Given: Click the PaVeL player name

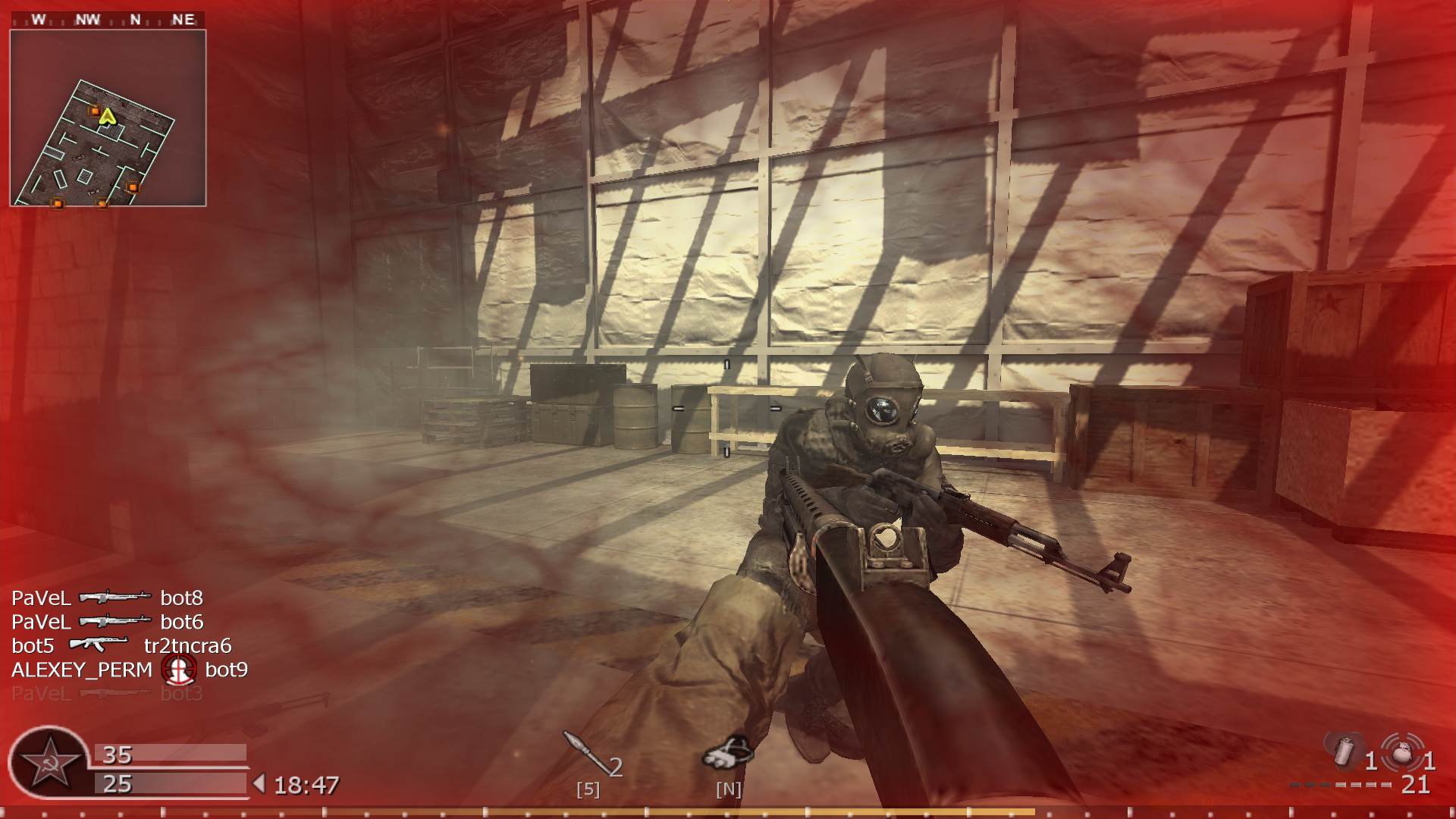Looking at the screenshot, I should point(42,598).
